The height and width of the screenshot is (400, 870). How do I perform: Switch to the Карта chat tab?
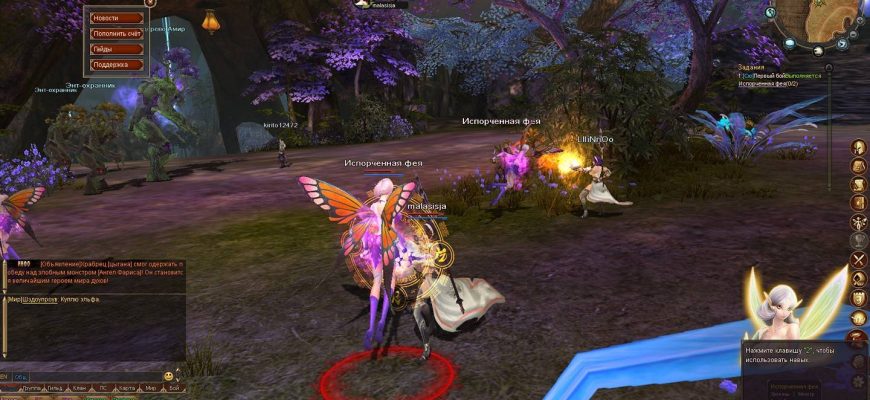tap(126, 387)
